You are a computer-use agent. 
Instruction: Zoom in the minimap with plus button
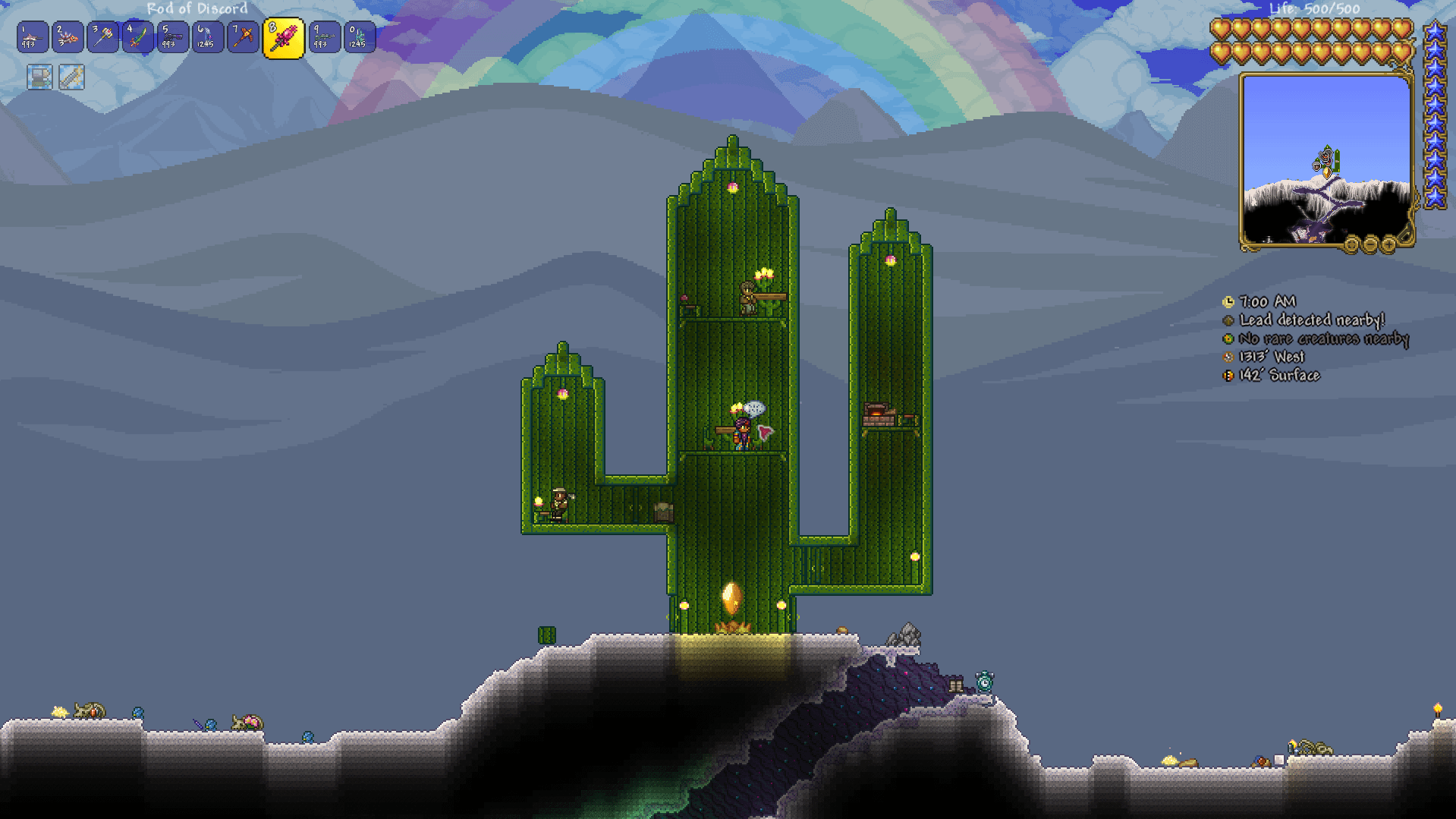1388,244
